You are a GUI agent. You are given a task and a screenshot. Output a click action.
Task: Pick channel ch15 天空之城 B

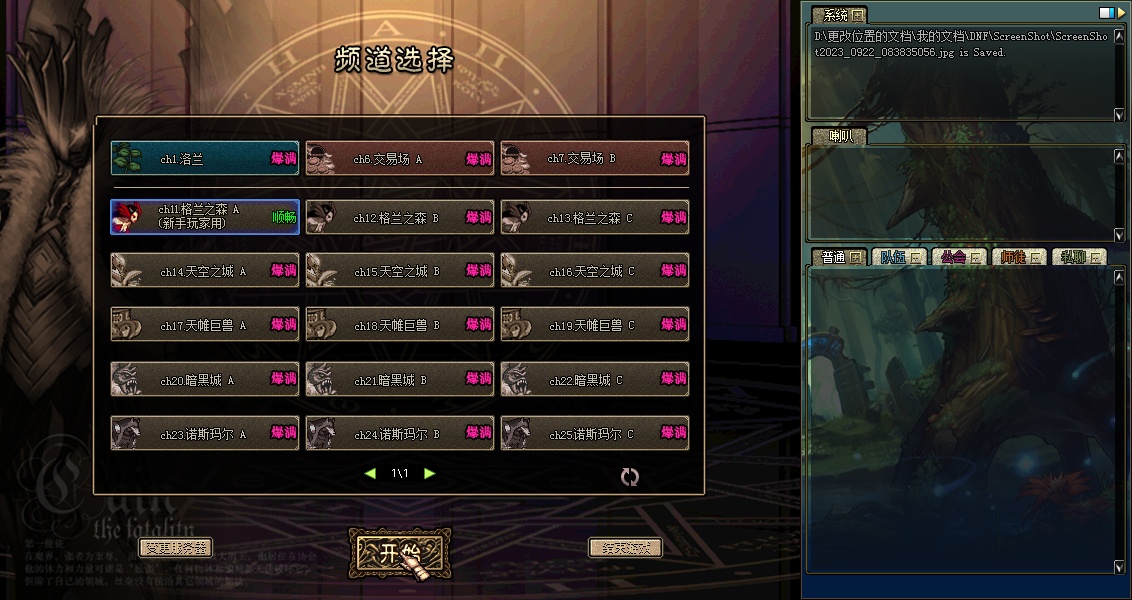(x=399, y=271)
